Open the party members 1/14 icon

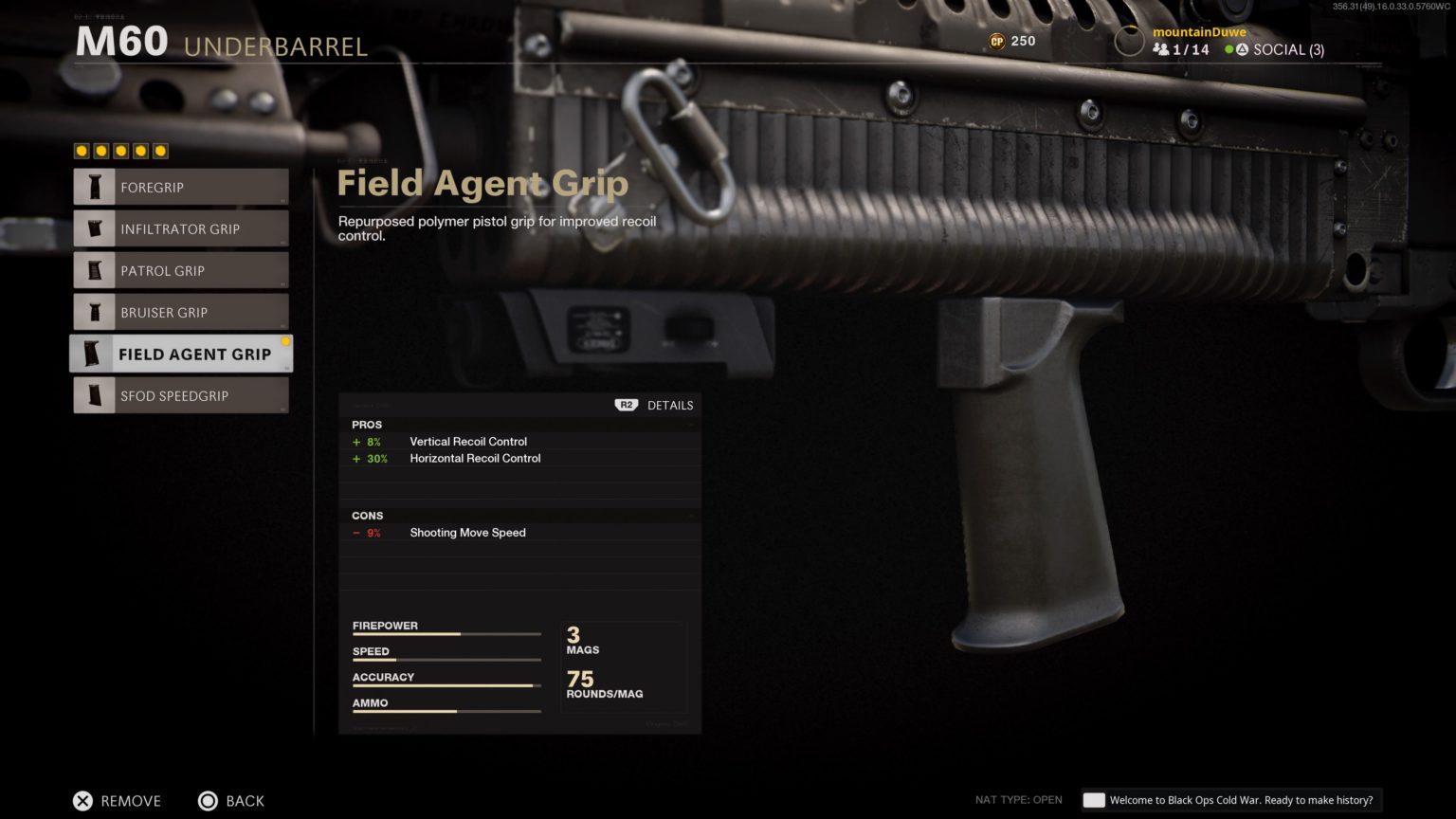pos(1163,48)
